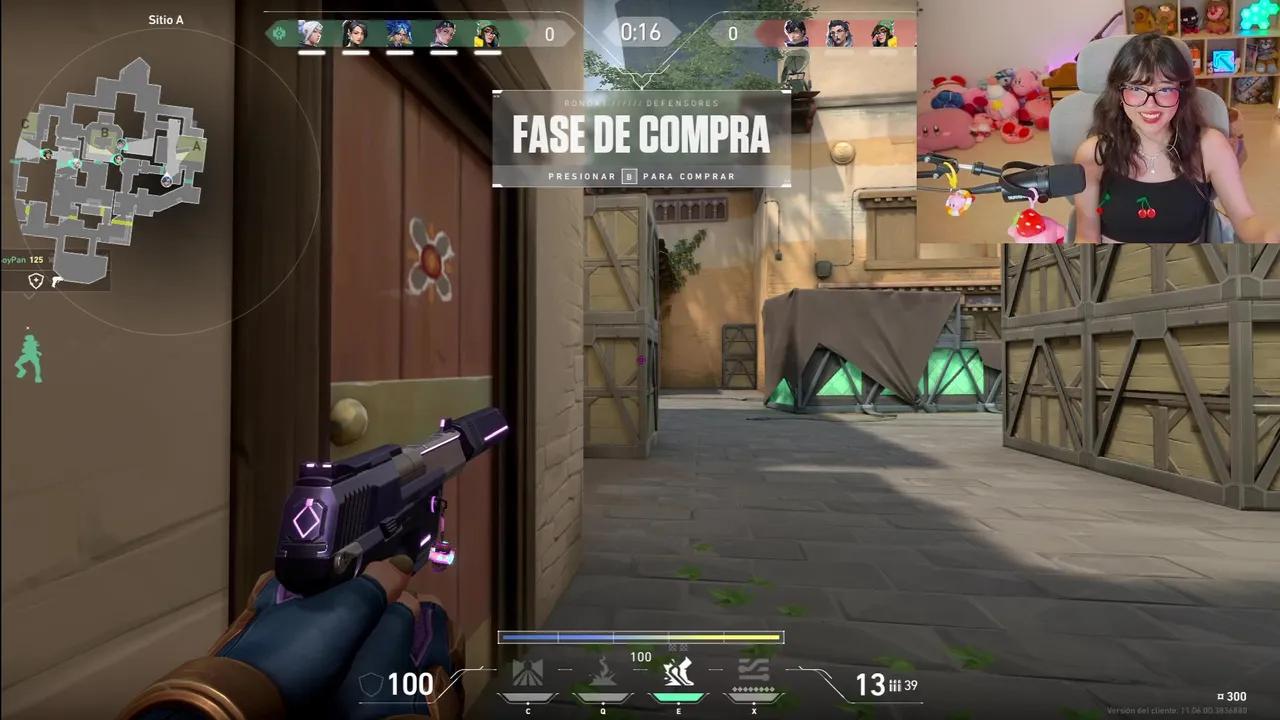Open the FASE DE COMPRA header

(641, 134)
